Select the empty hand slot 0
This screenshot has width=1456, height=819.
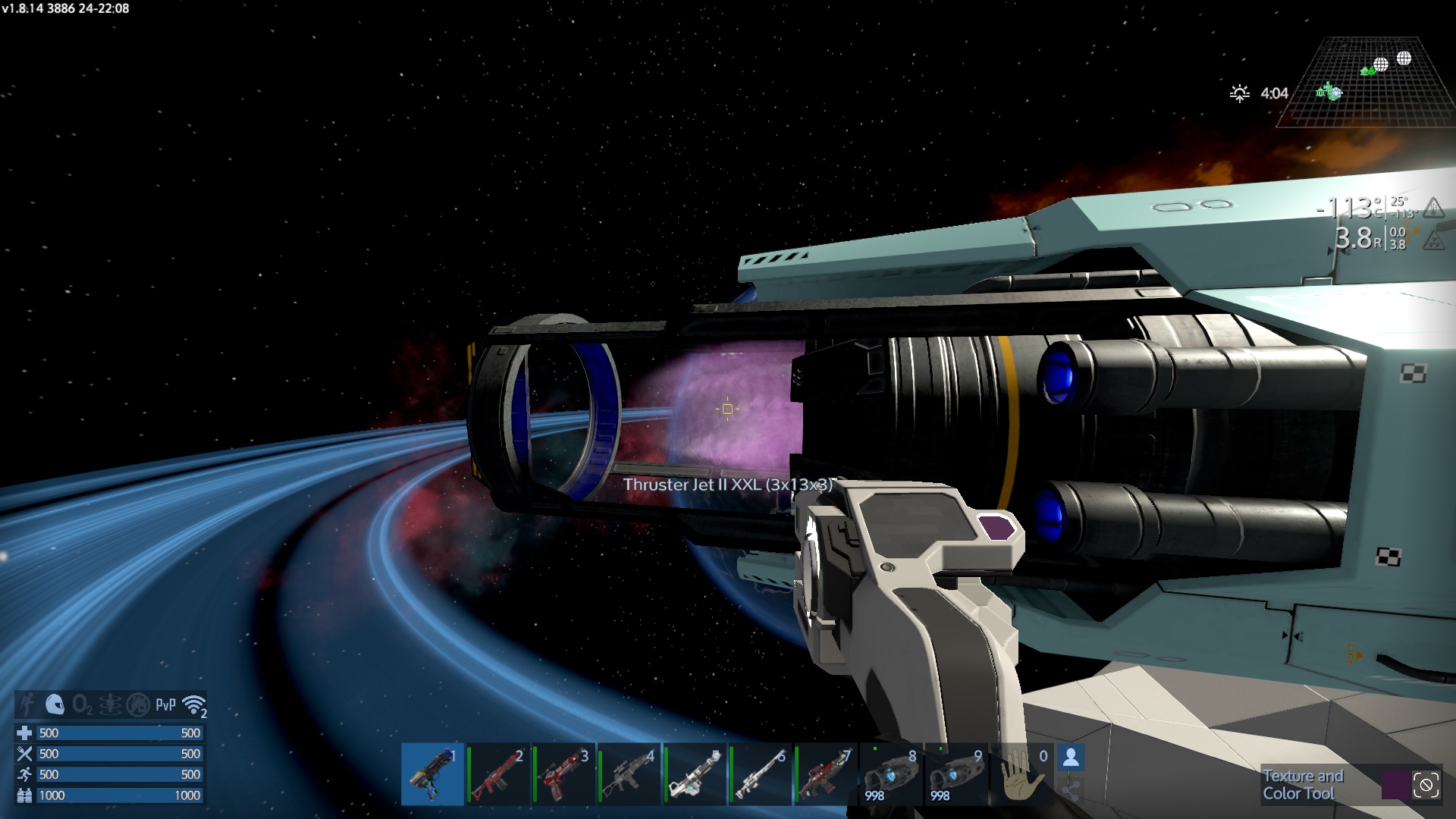click(1021, 773)
